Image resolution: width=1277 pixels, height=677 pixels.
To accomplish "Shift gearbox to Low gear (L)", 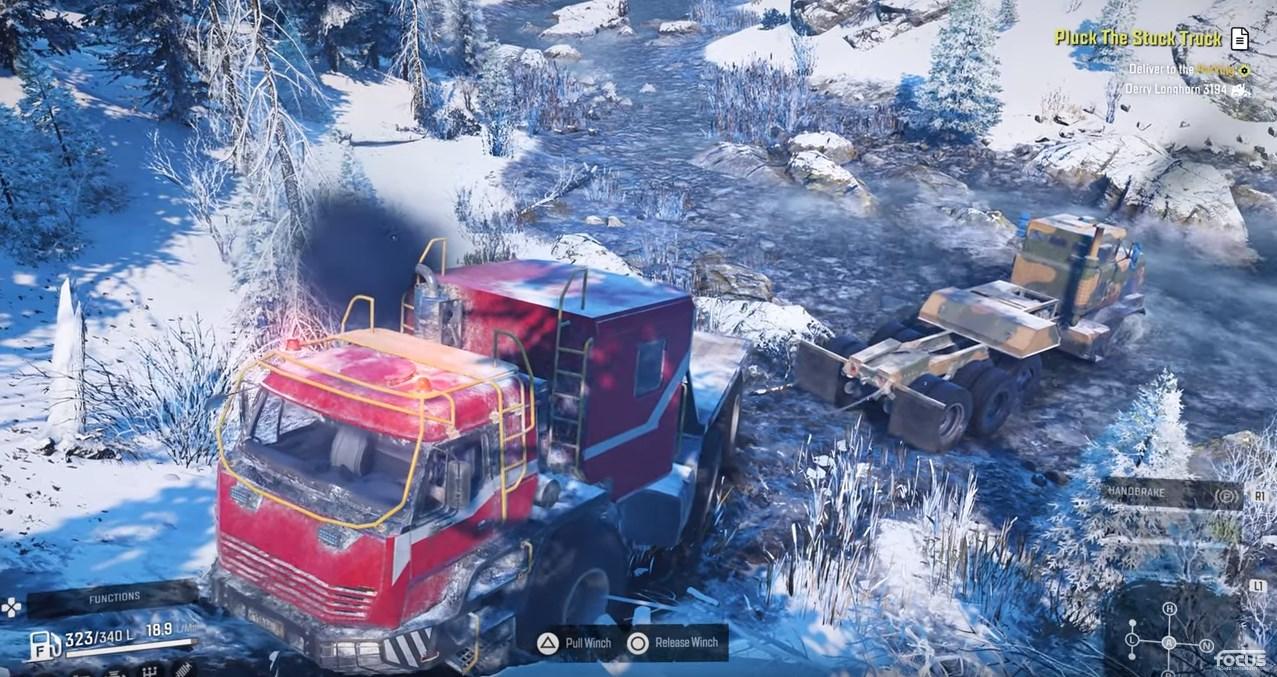I will click(1131, 638).
